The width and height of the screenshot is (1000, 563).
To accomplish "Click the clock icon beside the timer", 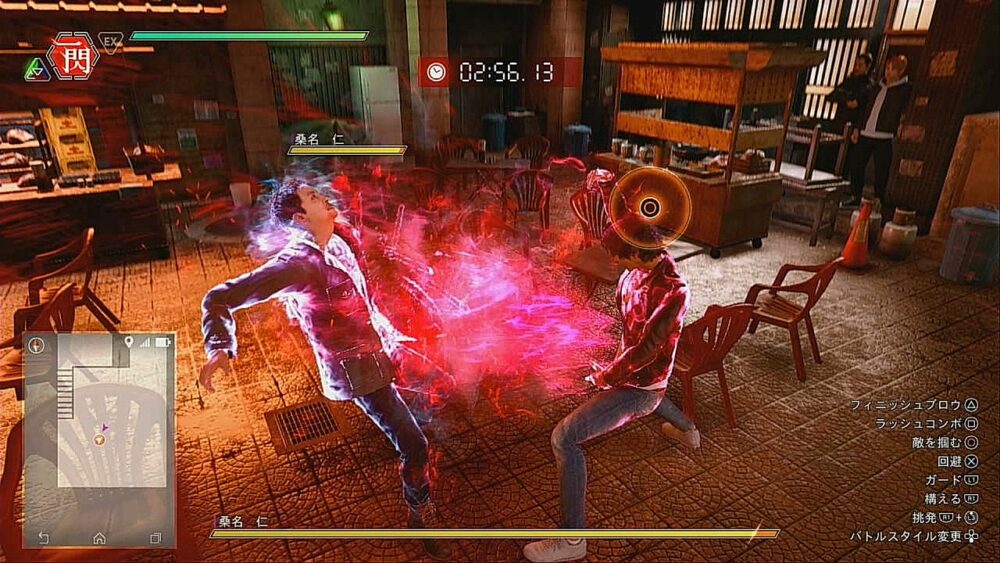I will pos(436,71).
